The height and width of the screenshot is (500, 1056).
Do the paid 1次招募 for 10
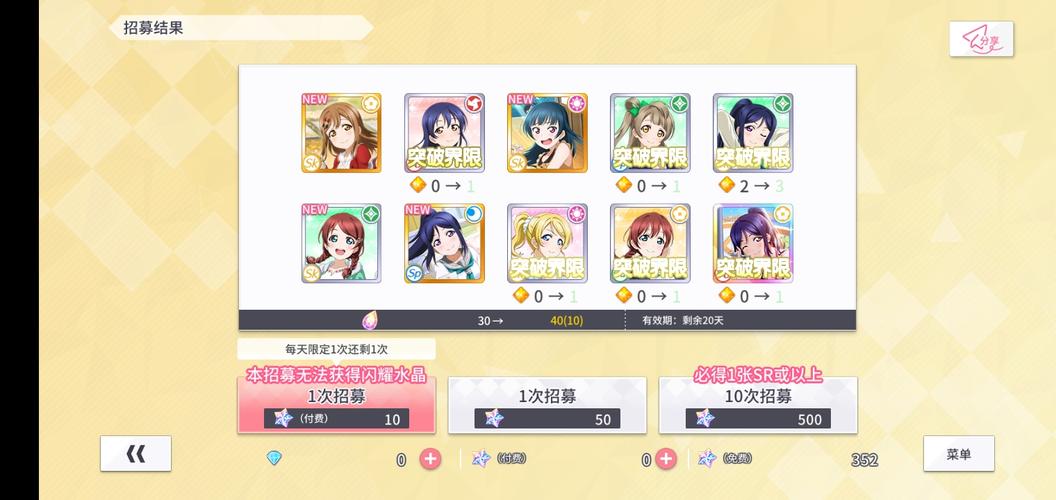coord(336,407)
